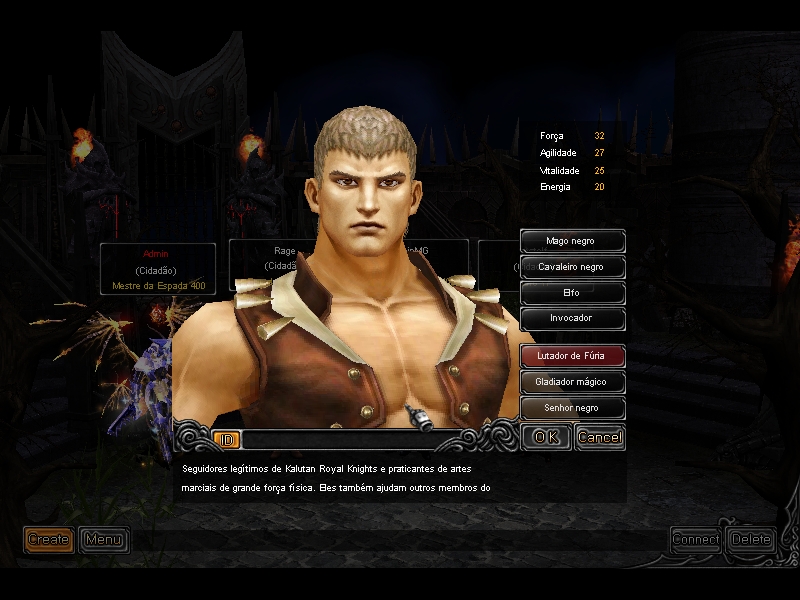
Task: Select the Gladiador mágico class
Action: tap(573, 382)
